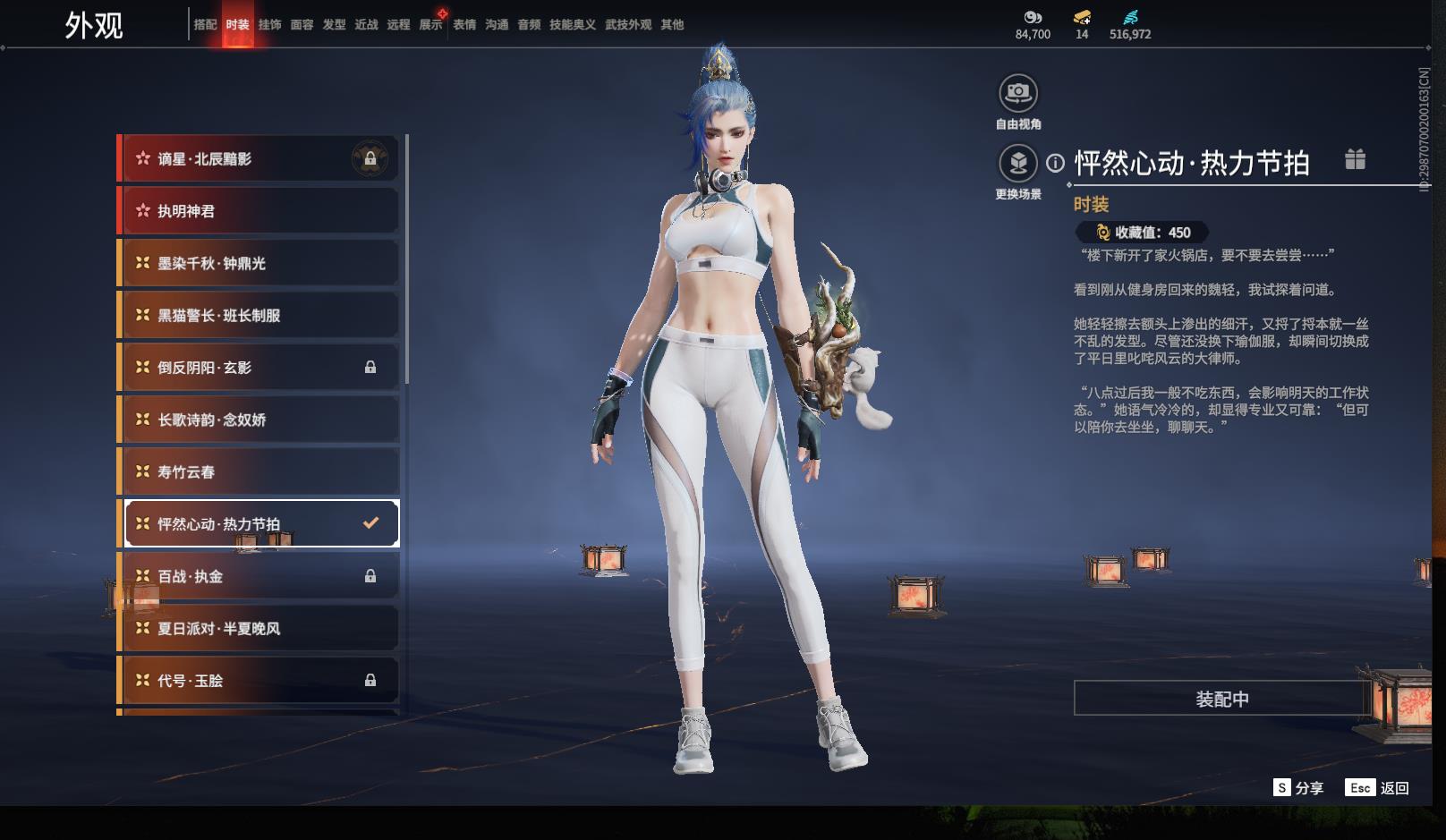Image resolution: width=1446 pixels, height=840 pixels.
Task: Open the 挂饰 accessories tab
Action: click(269, 25)
